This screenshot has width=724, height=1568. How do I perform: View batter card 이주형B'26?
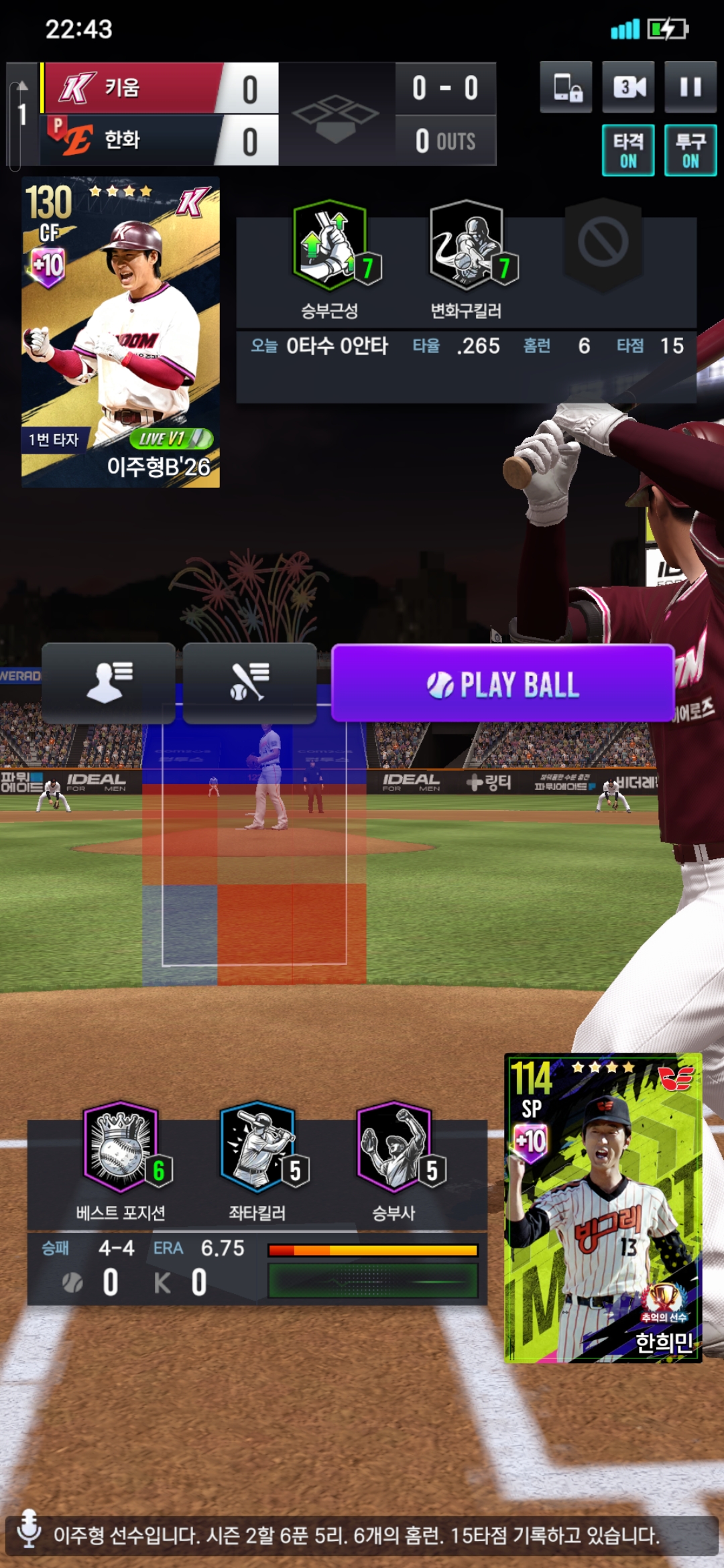[x=121, y=332]
